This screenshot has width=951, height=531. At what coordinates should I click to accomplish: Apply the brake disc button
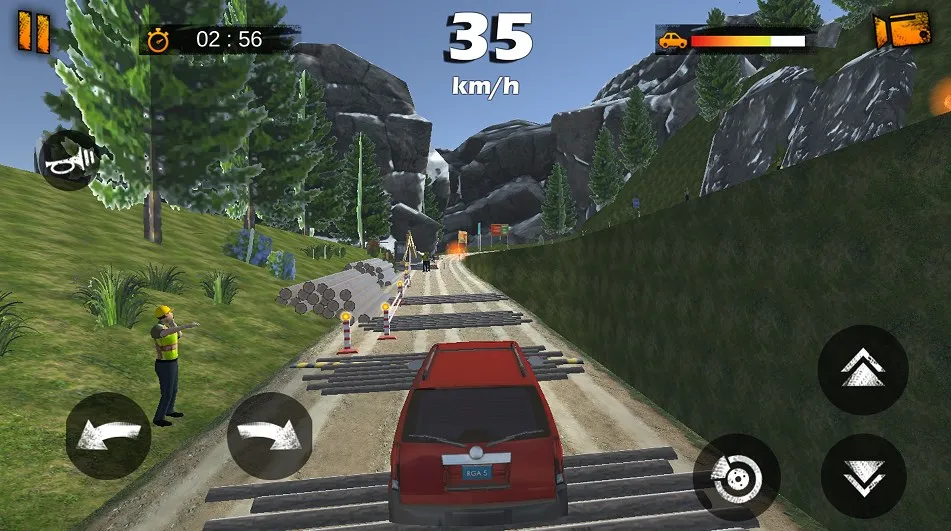(x=737, y=476)
